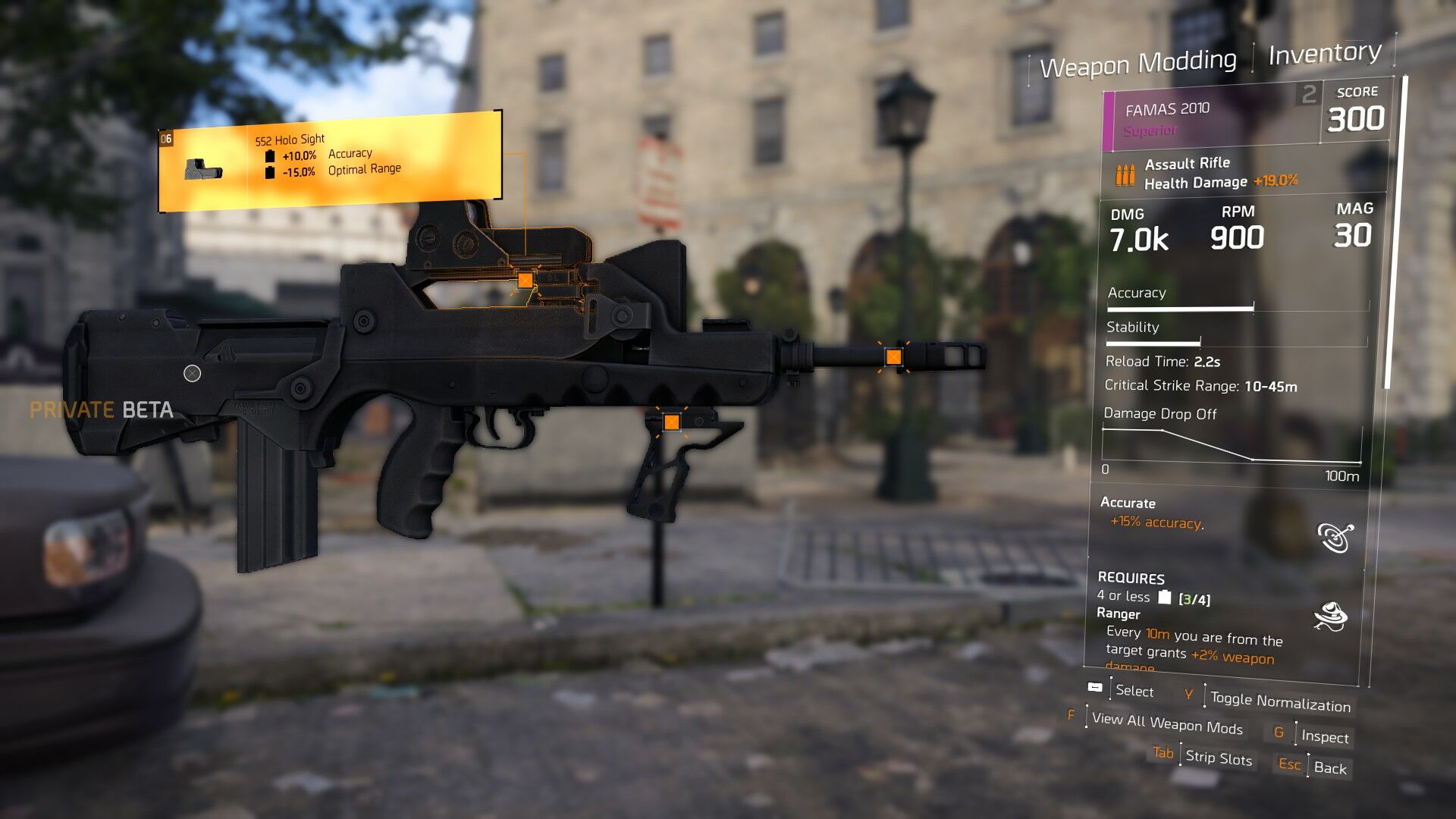Strip Slots from the weapon
The height and width of the screenshot is (819, 1456).
coord(1218,757)
